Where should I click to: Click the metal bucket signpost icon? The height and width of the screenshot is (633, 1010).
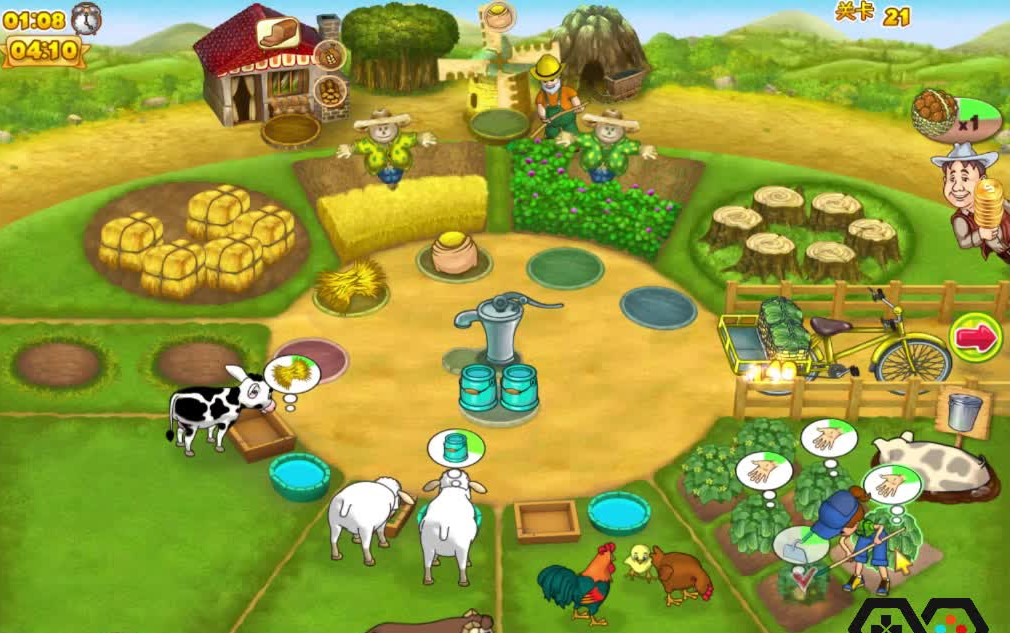point(965,409)
